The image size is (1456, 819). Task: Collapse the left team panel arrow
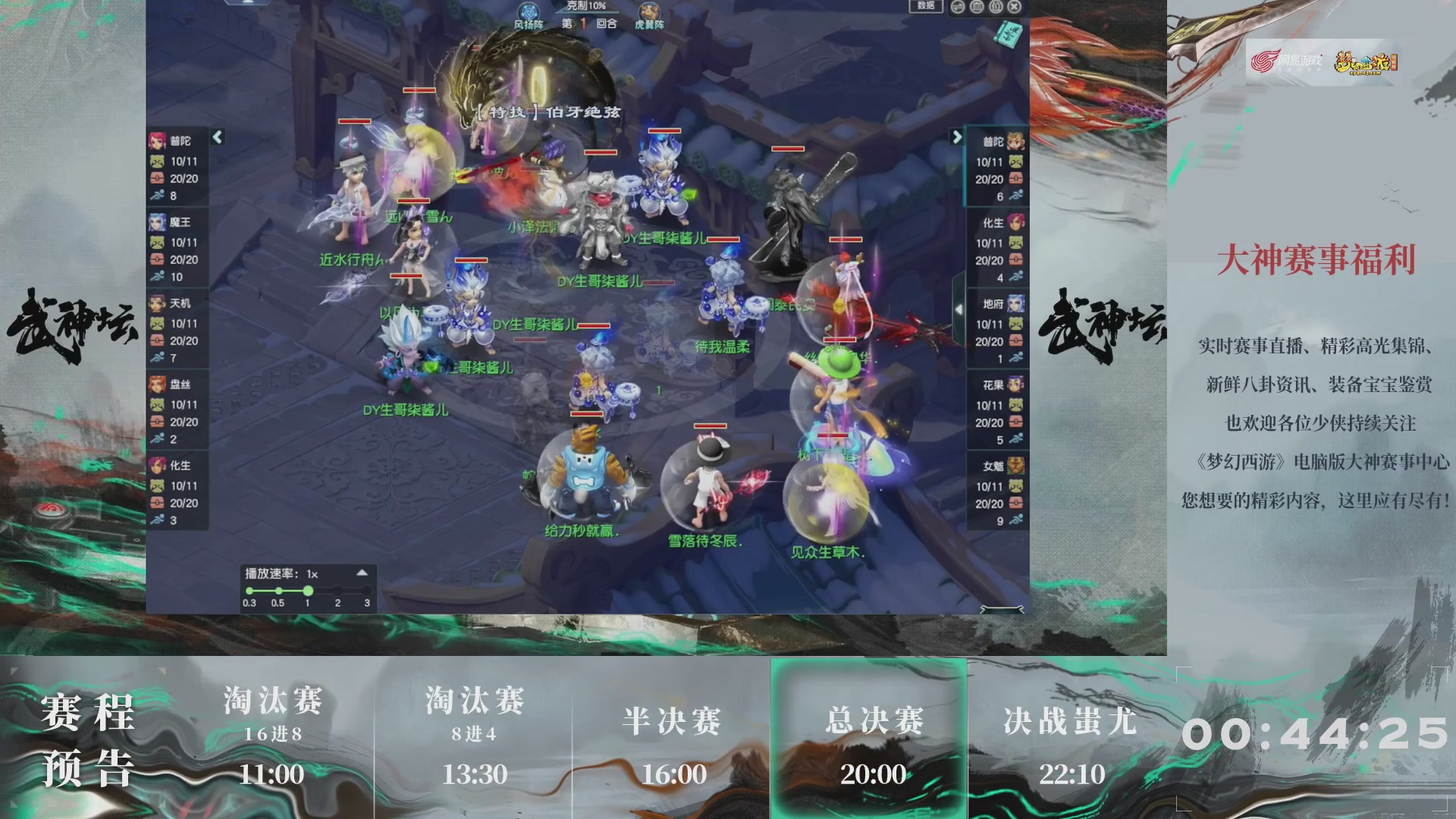click(218, 137)
